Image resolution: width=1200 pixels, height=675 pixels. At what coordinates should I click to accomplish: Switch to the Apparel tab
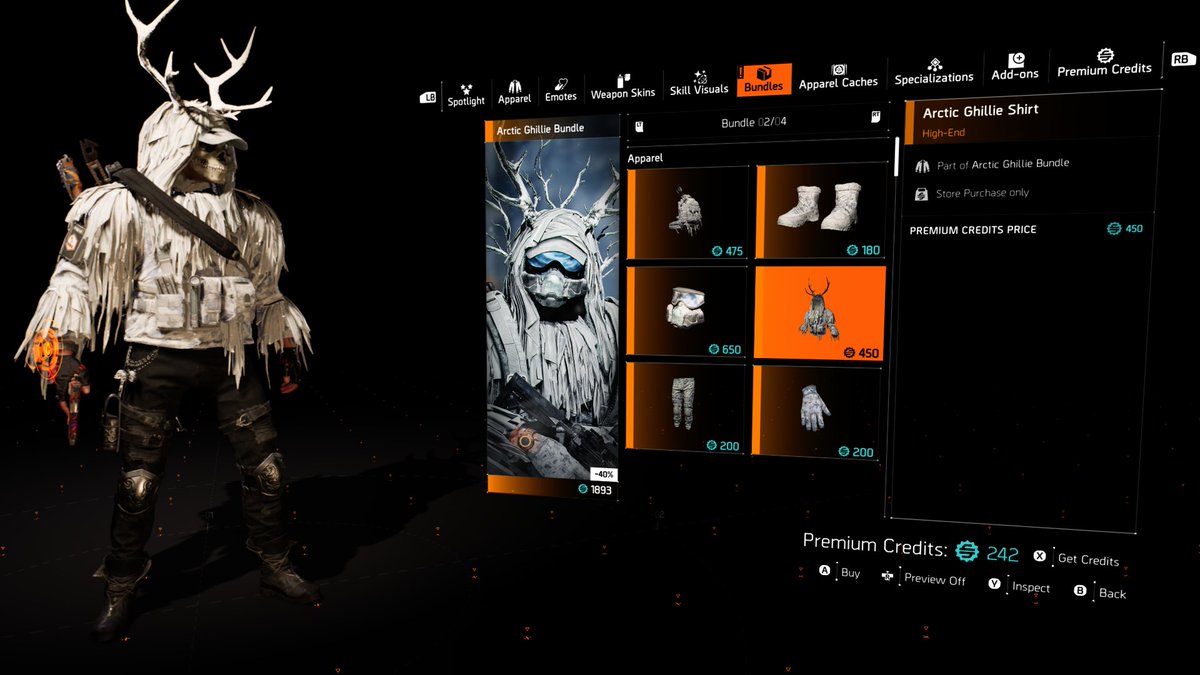(x=514, y=92)
